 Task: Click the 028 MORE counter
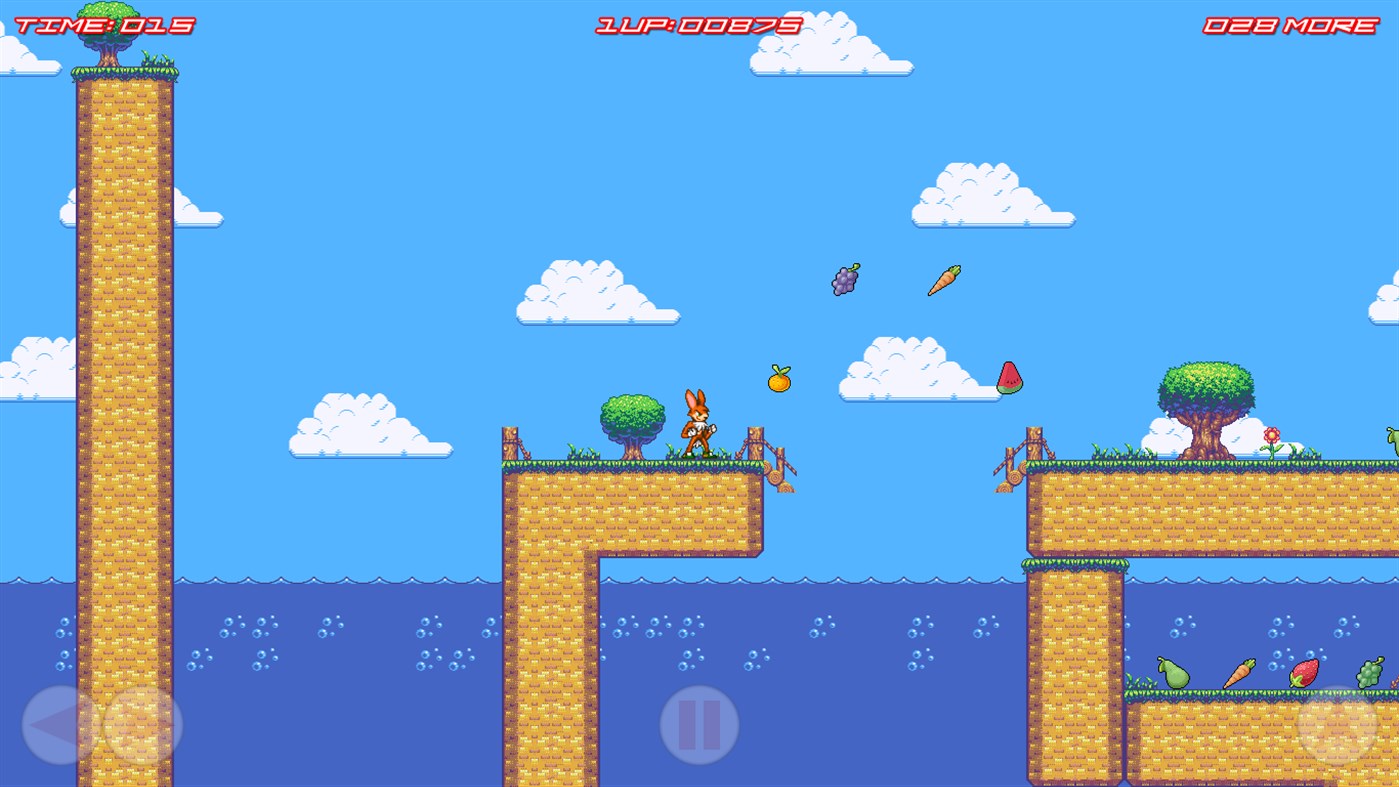click(1289, 23)
